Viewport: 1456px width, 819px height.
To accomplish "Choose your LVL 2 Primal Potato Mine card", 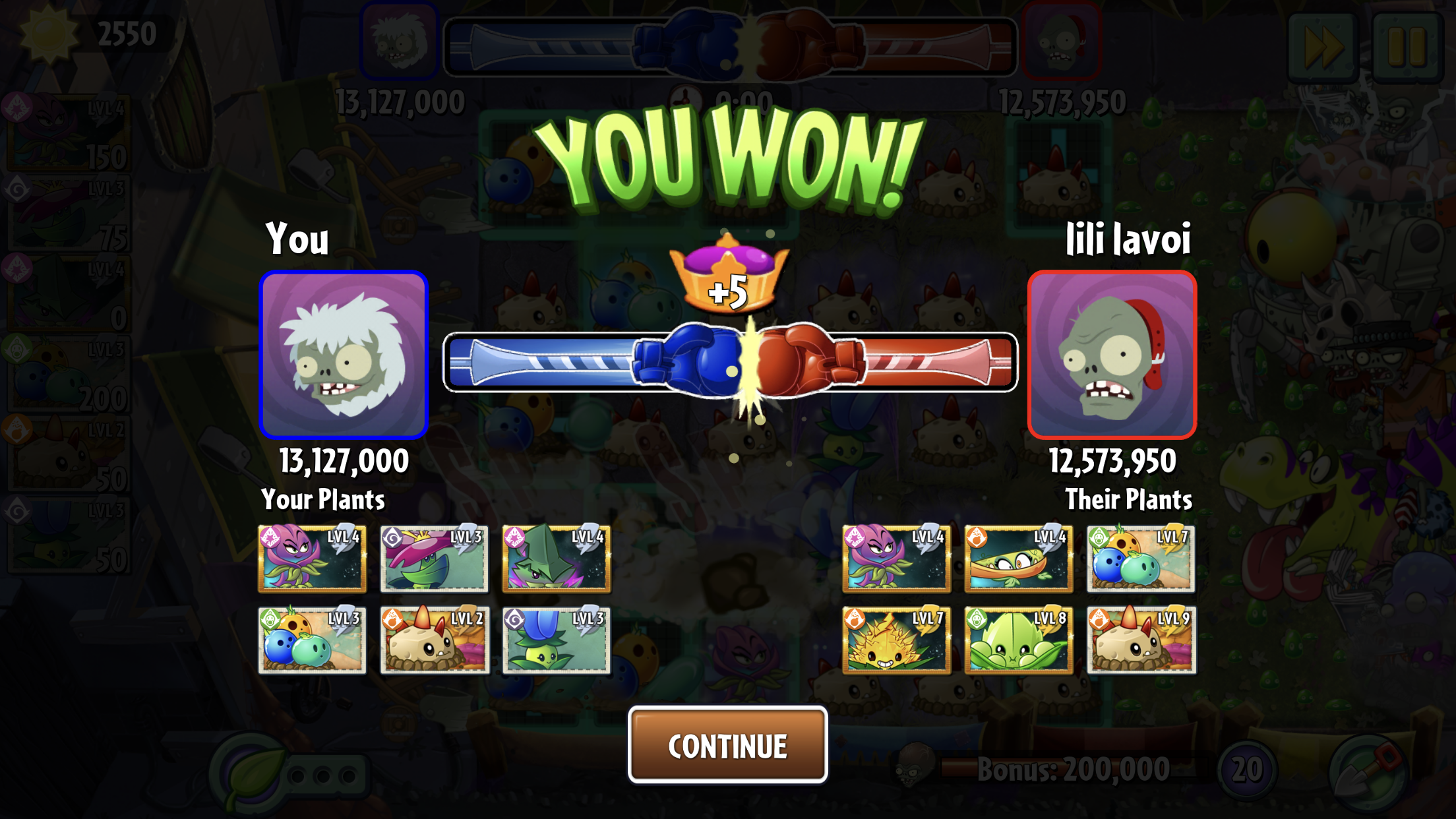I will (x=434, y=640).
